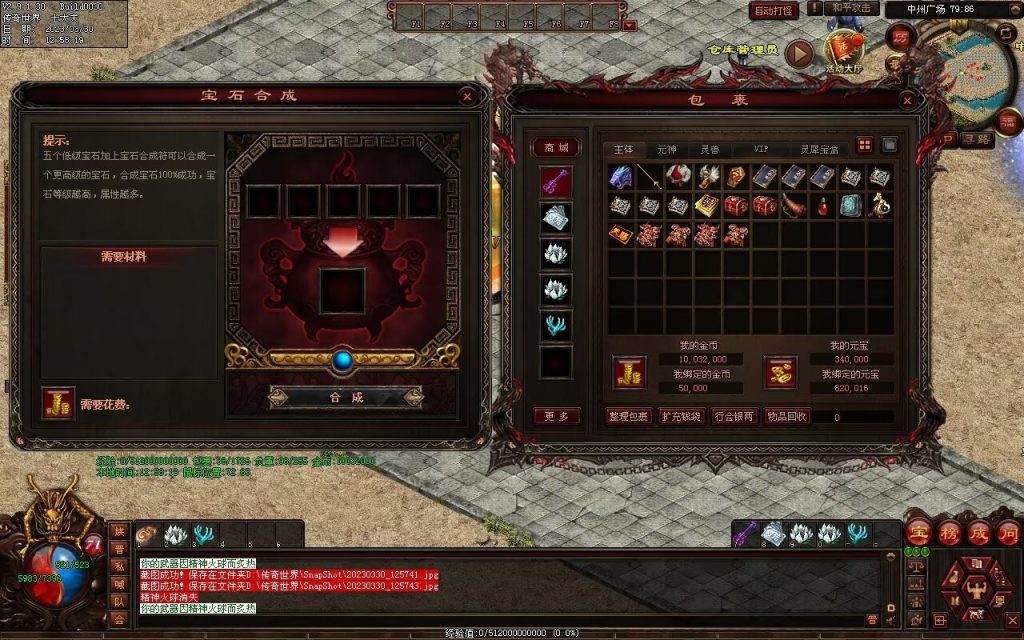Select the 灵犀宝盒 tab
The image size is (1024, 640).
(819, 148)
